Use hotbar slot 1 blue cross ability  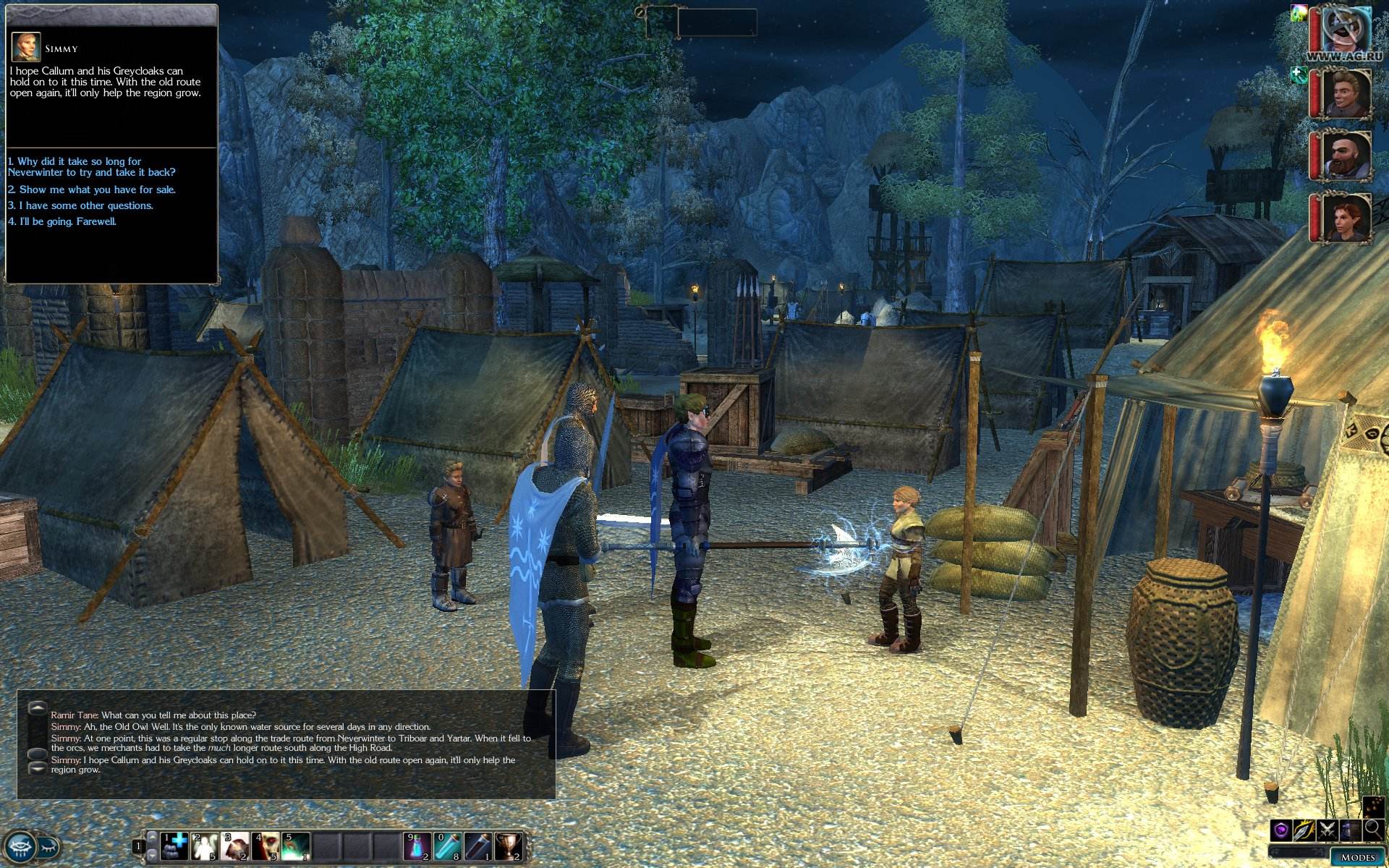coord(174,846)
